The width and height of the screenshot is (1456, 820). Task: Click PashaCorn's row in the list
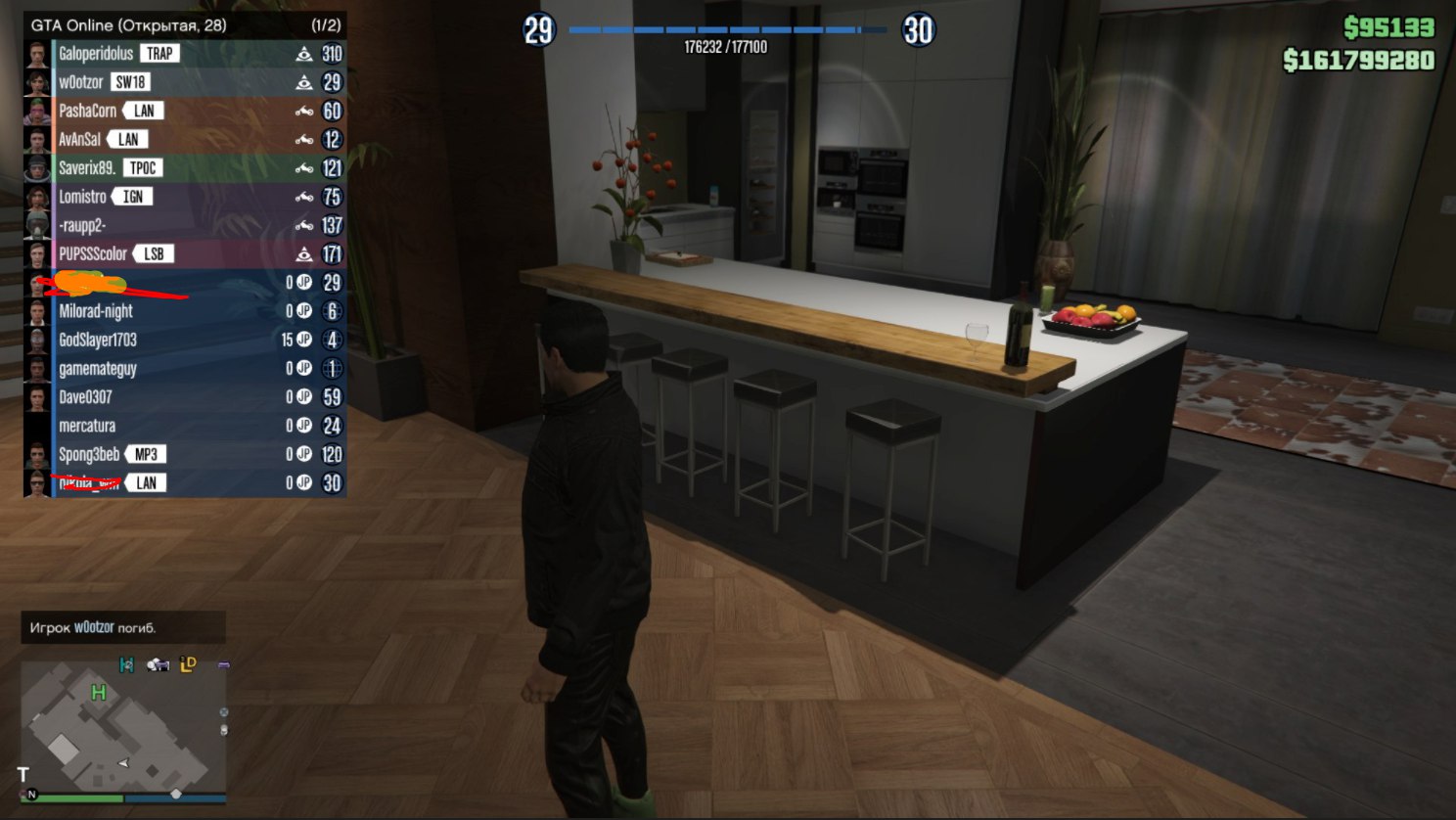click(87, 111)
